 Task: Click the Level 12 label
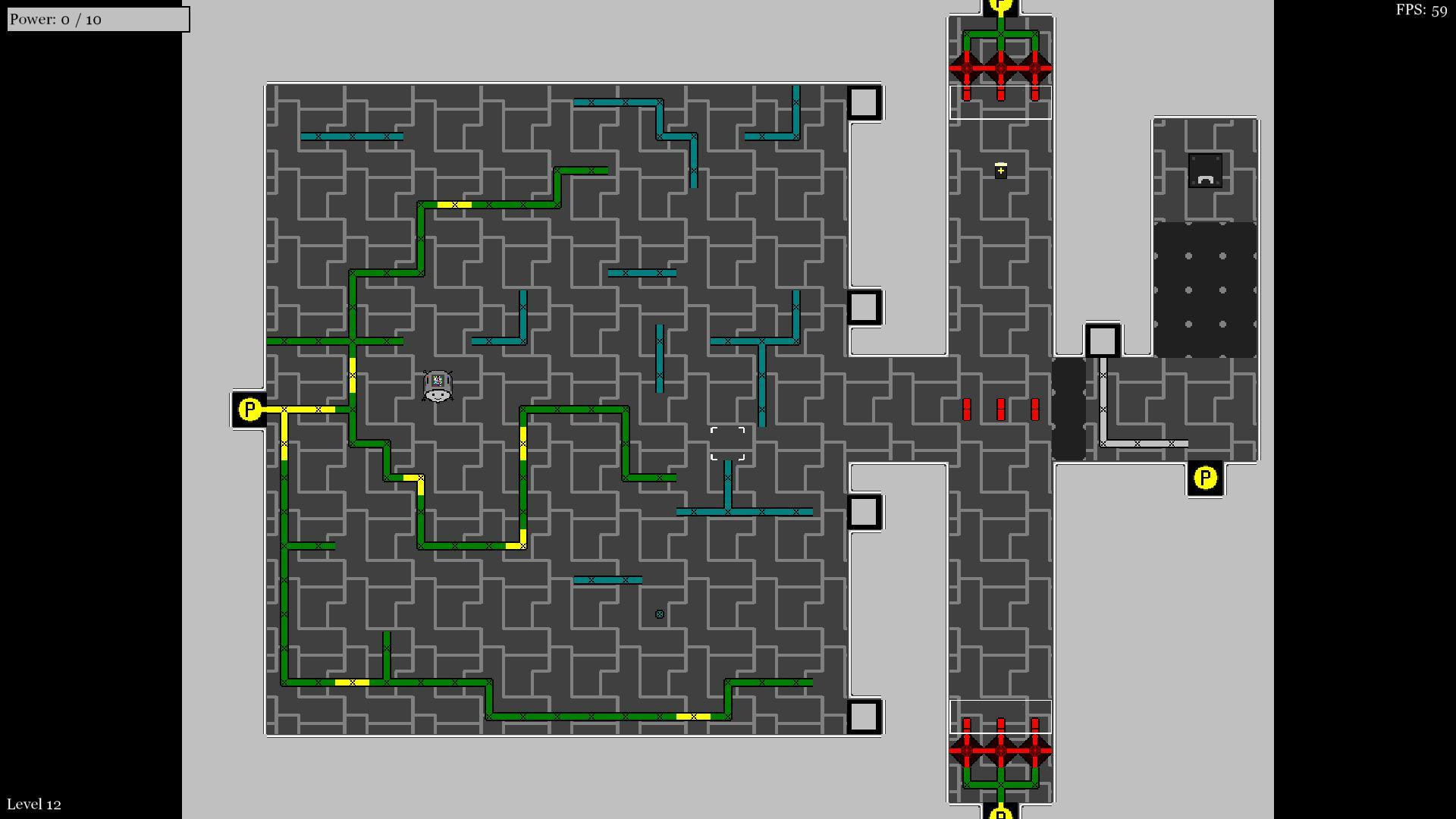click(33, 803)
